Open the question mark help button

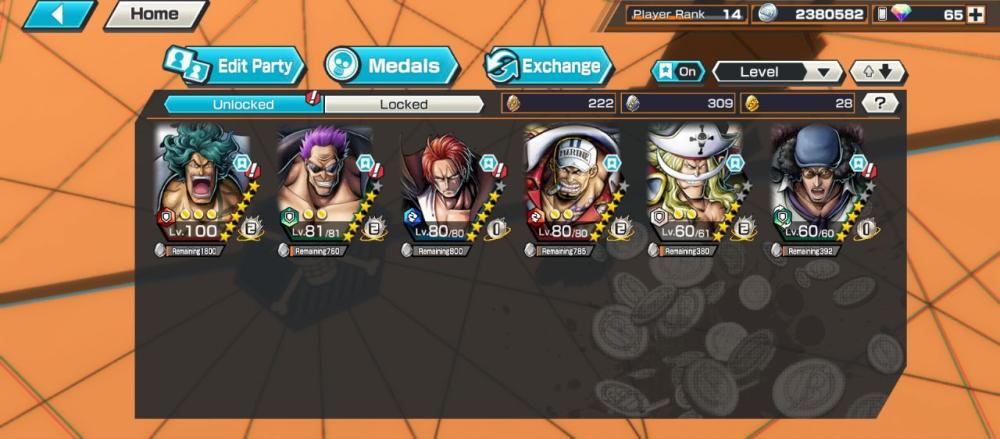tap(880, 103)
